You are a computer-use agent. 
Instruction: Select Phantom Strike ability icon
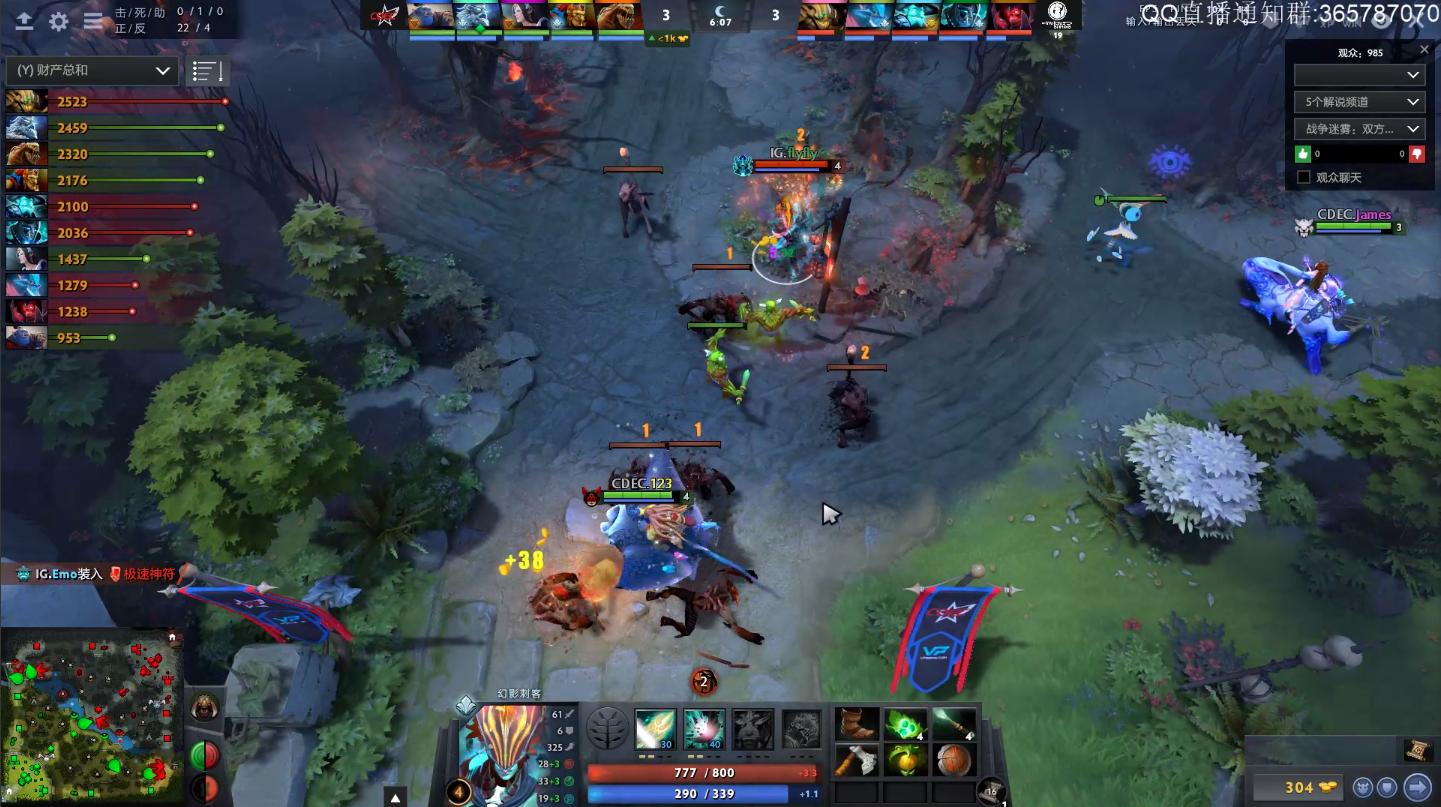[706, 728]
